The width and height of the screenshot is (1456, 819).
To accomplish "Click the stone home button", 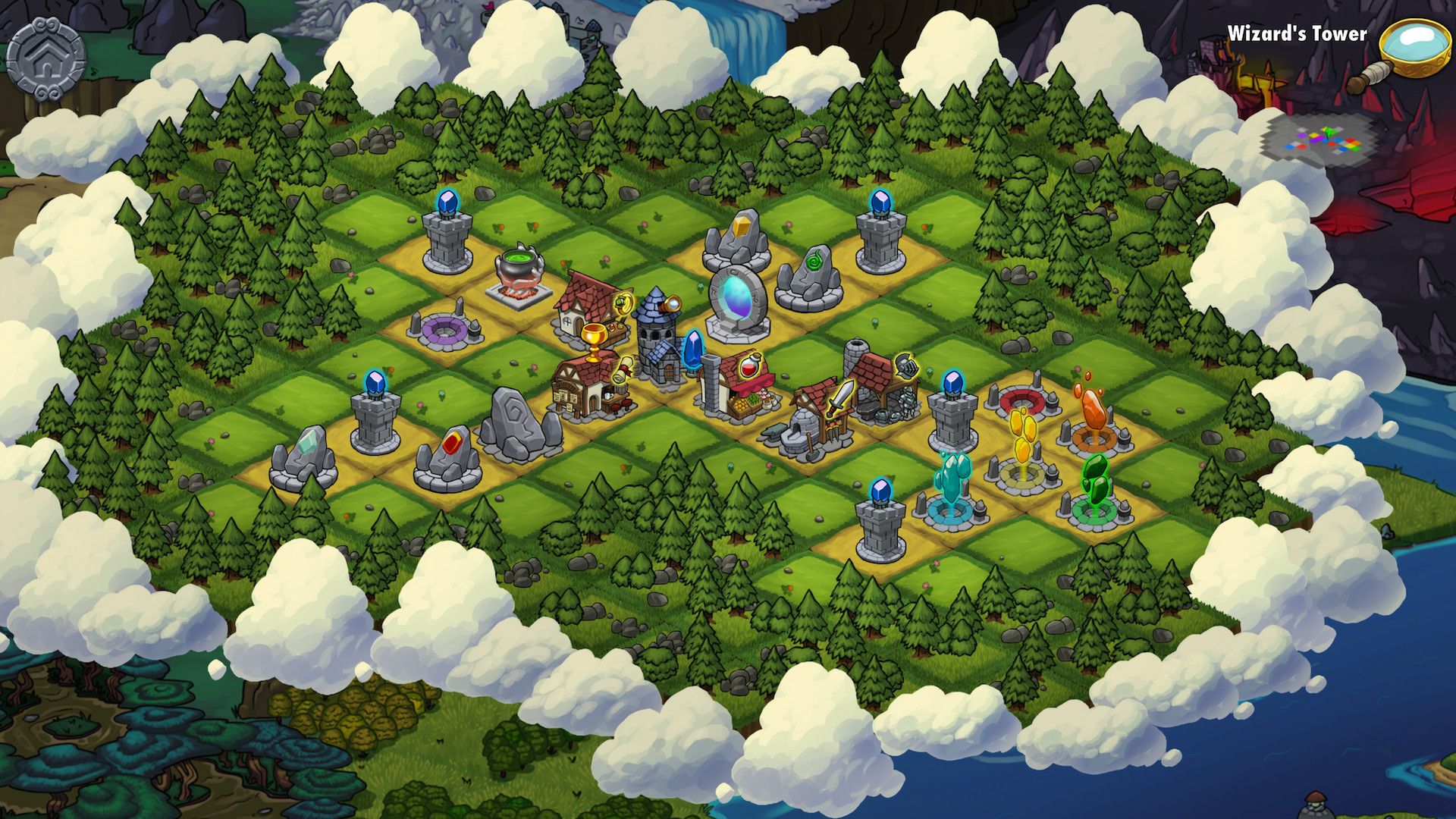I will [x=45, y=58].
